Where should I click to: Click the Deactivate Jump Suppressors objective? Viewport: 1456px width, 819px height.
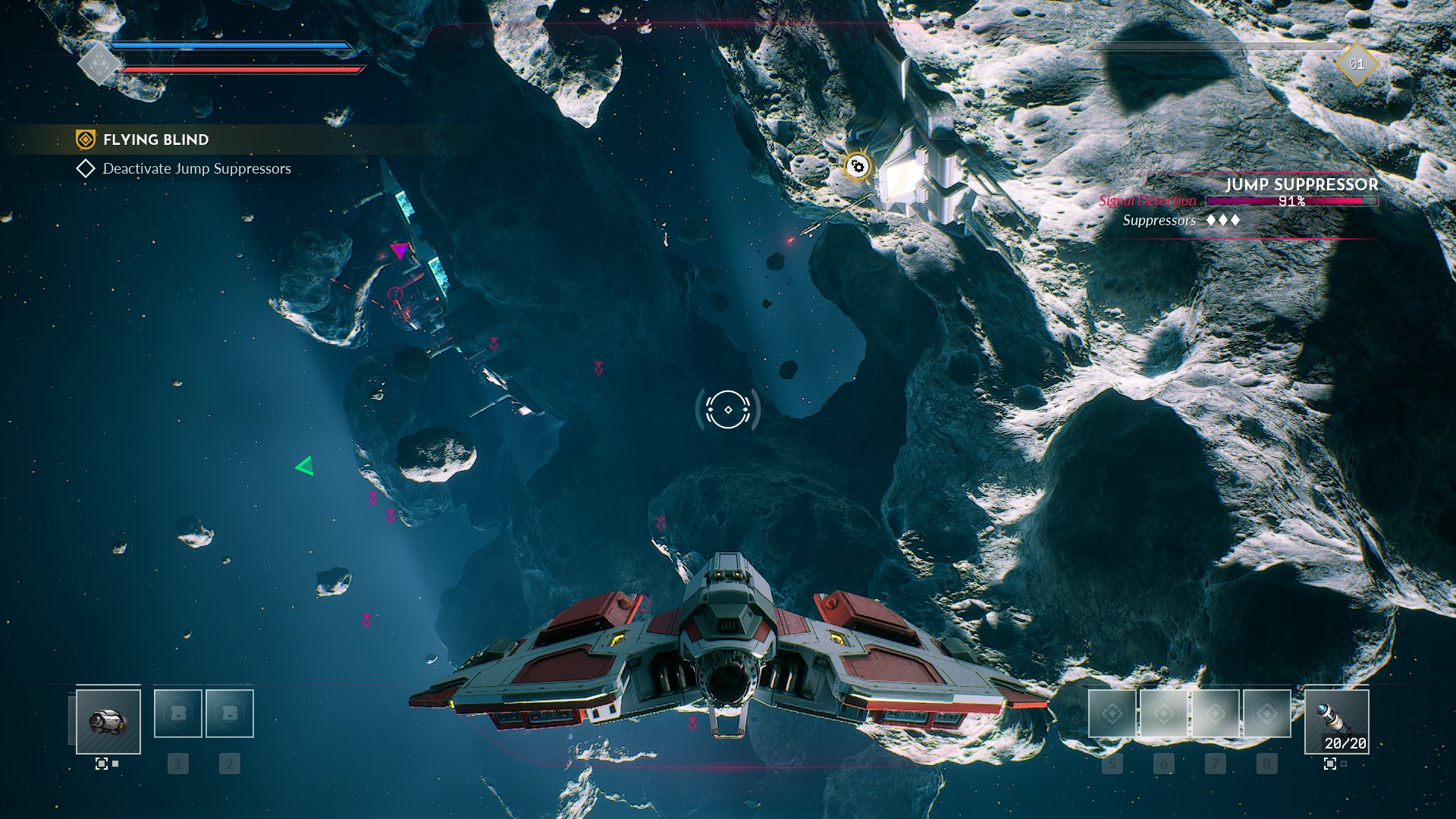pyautogui.click(x=196, y=168)
